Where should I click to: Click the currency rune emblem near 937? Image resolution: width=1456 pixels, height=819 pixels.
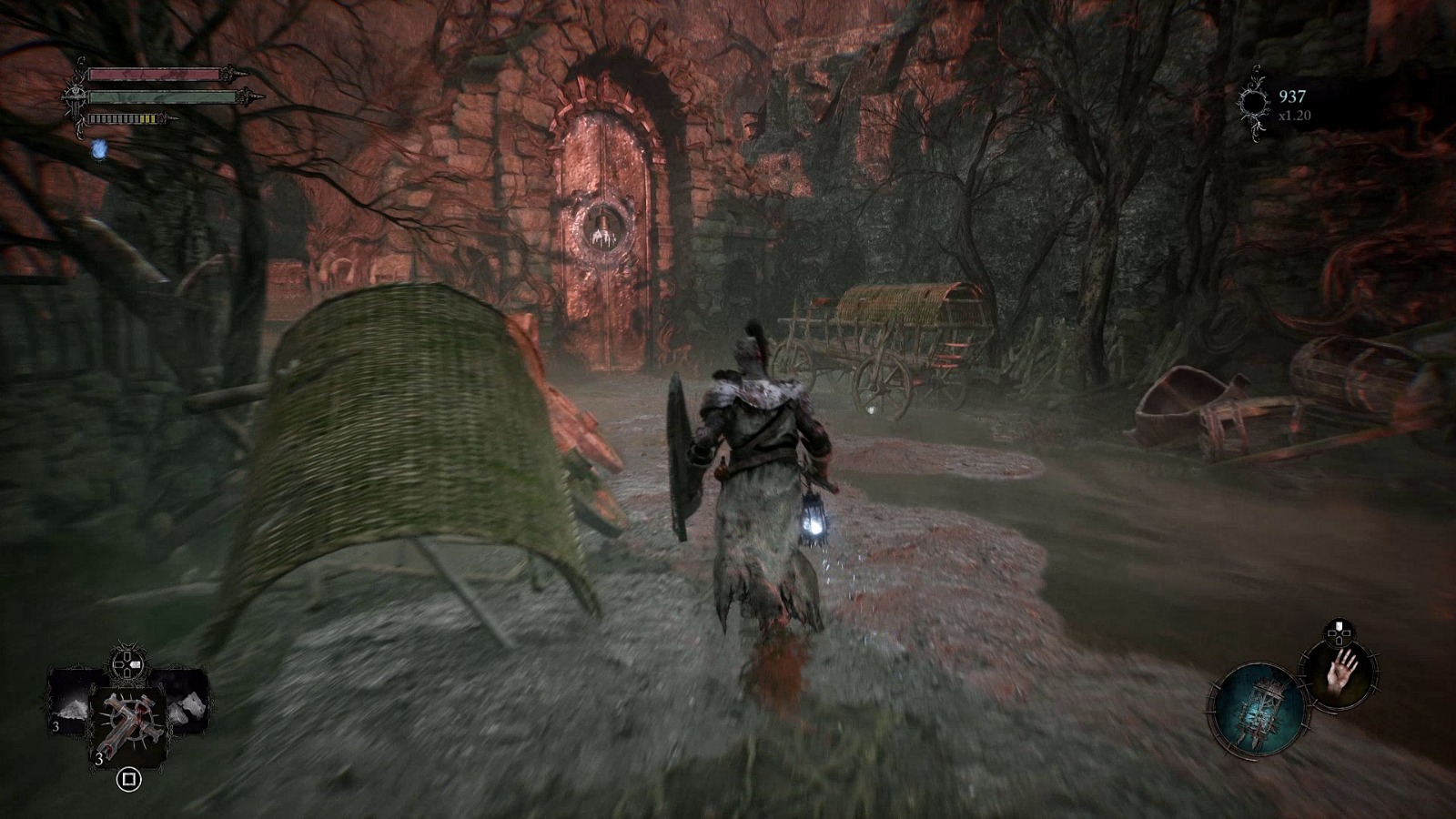coord(1256,100)
